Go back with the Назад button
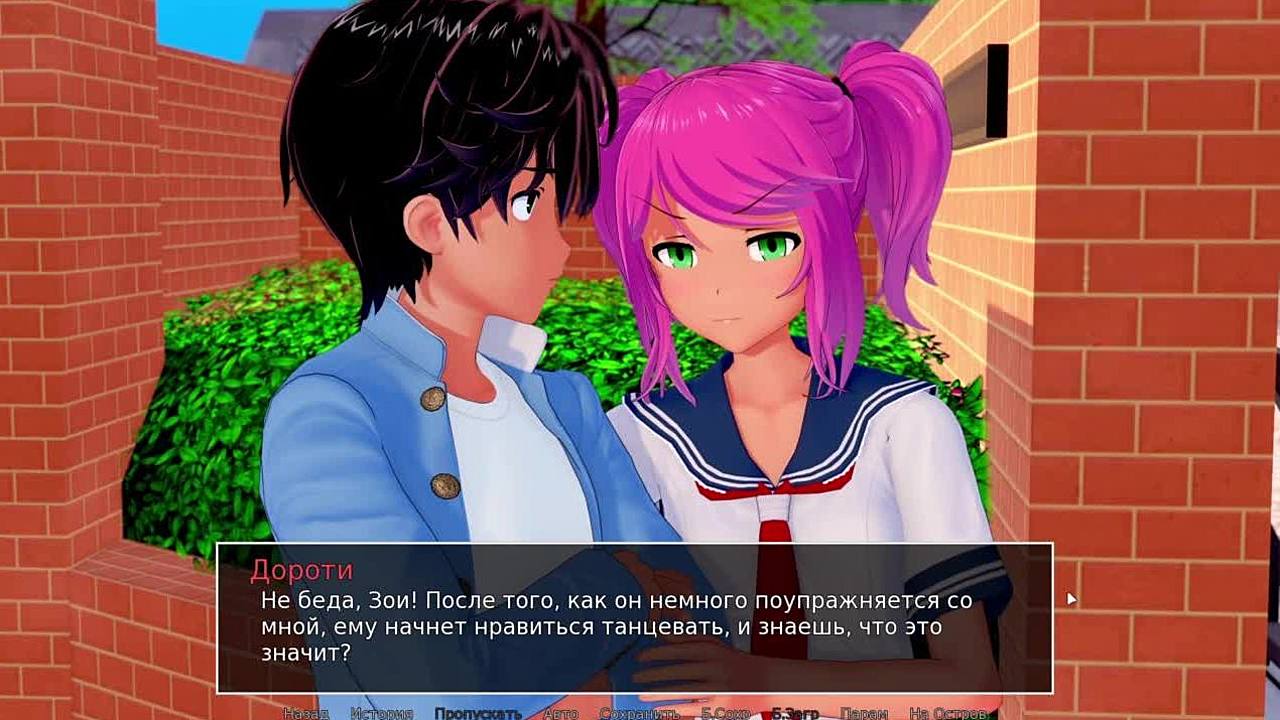This screenshot has width=1280, height=720. point(305,713)
